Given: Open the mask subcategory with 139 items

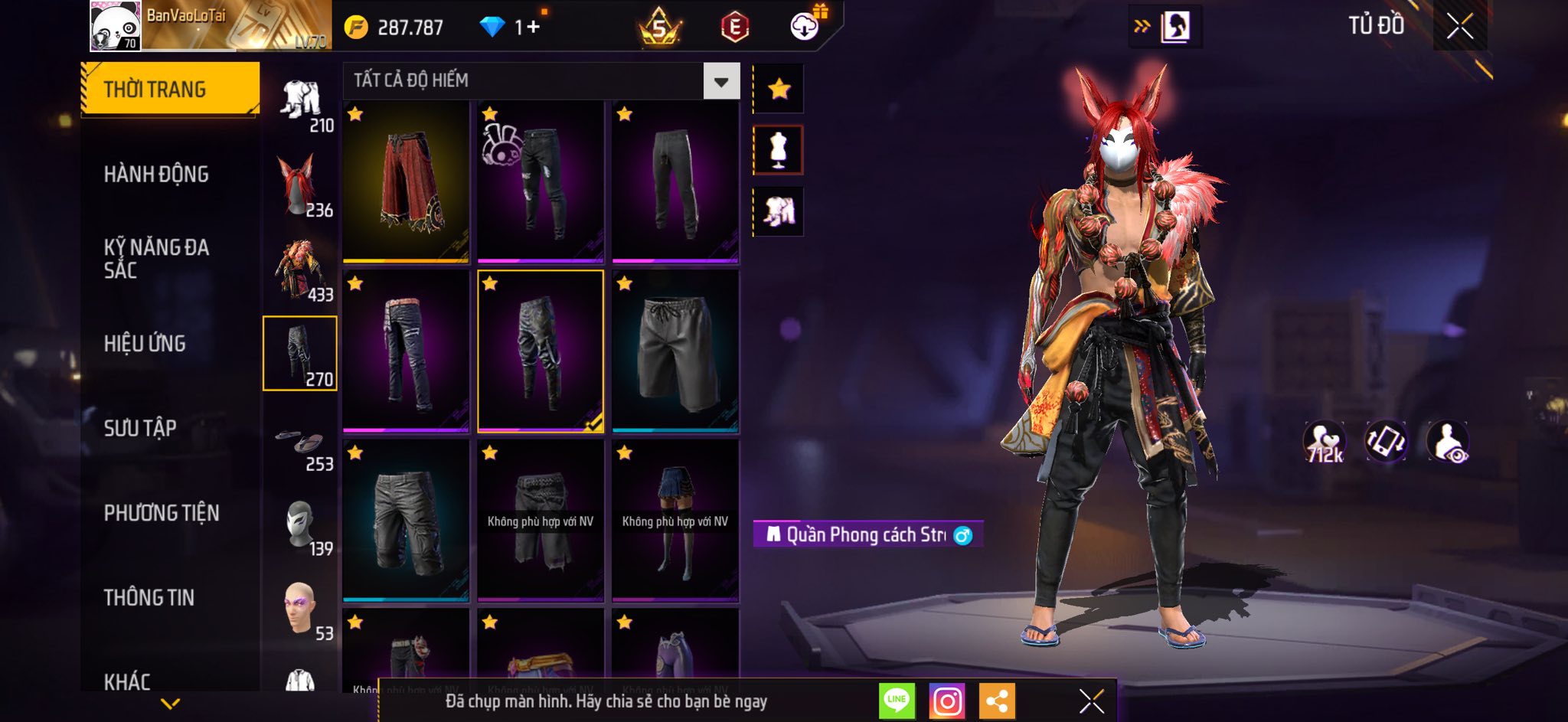Looking at the screenshot, I should 300,527.
